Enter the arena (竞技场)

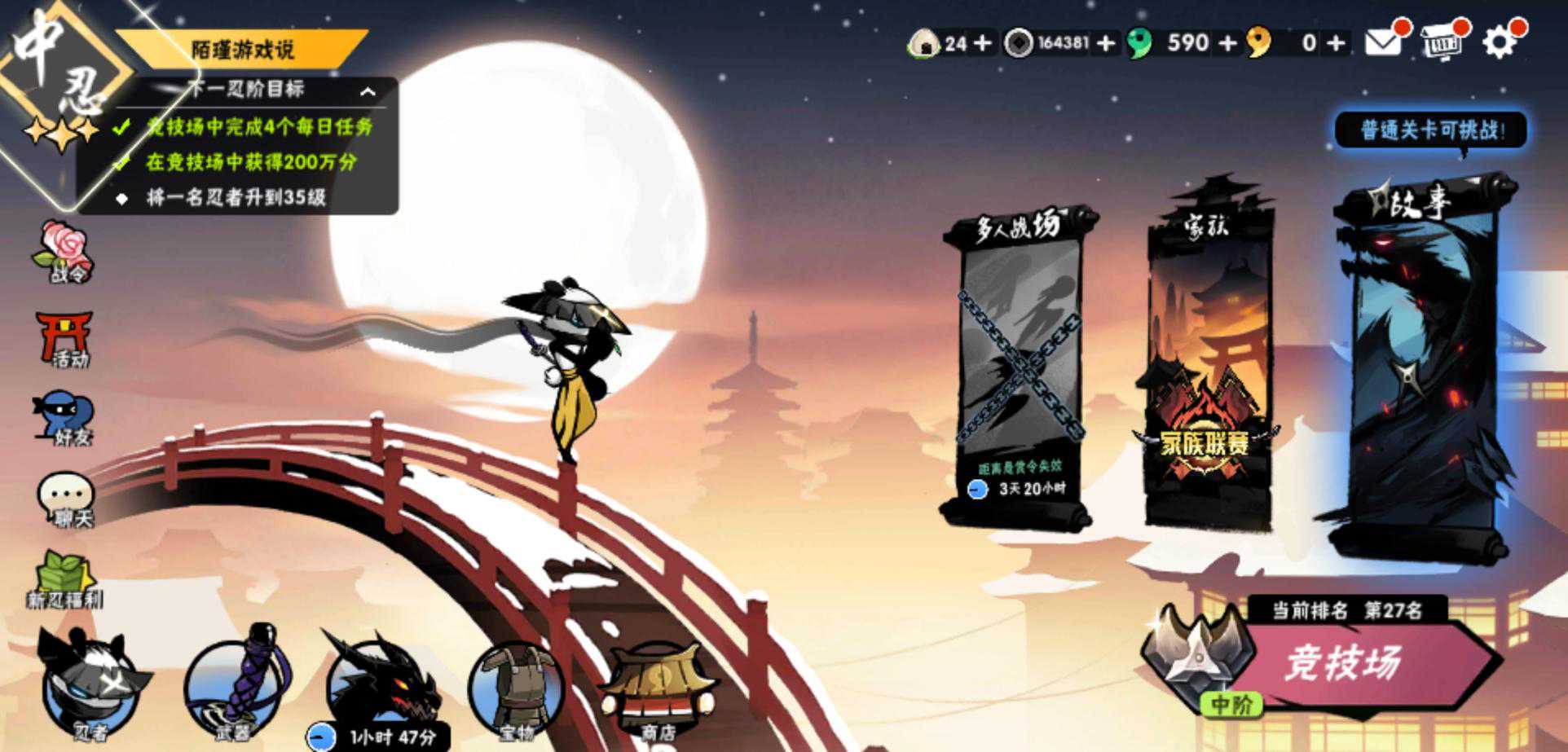[1345, 663]
